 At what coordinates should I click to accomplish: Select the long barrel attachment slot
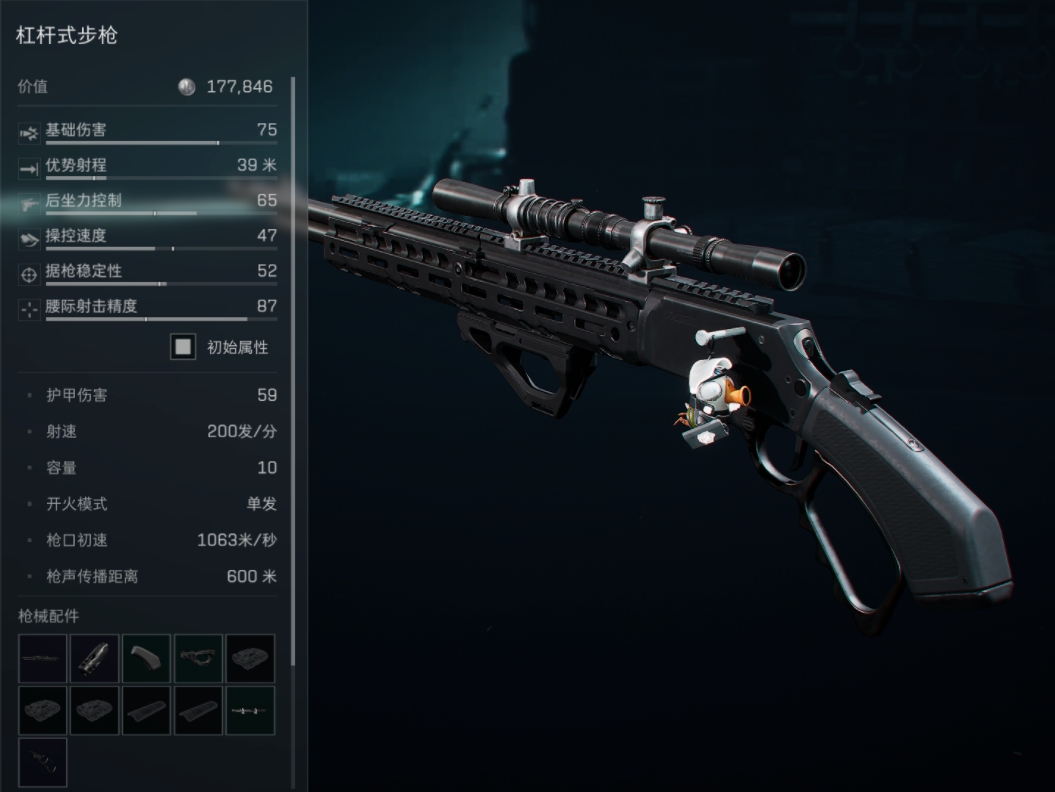pyautogui.click(x=43, y=658)
